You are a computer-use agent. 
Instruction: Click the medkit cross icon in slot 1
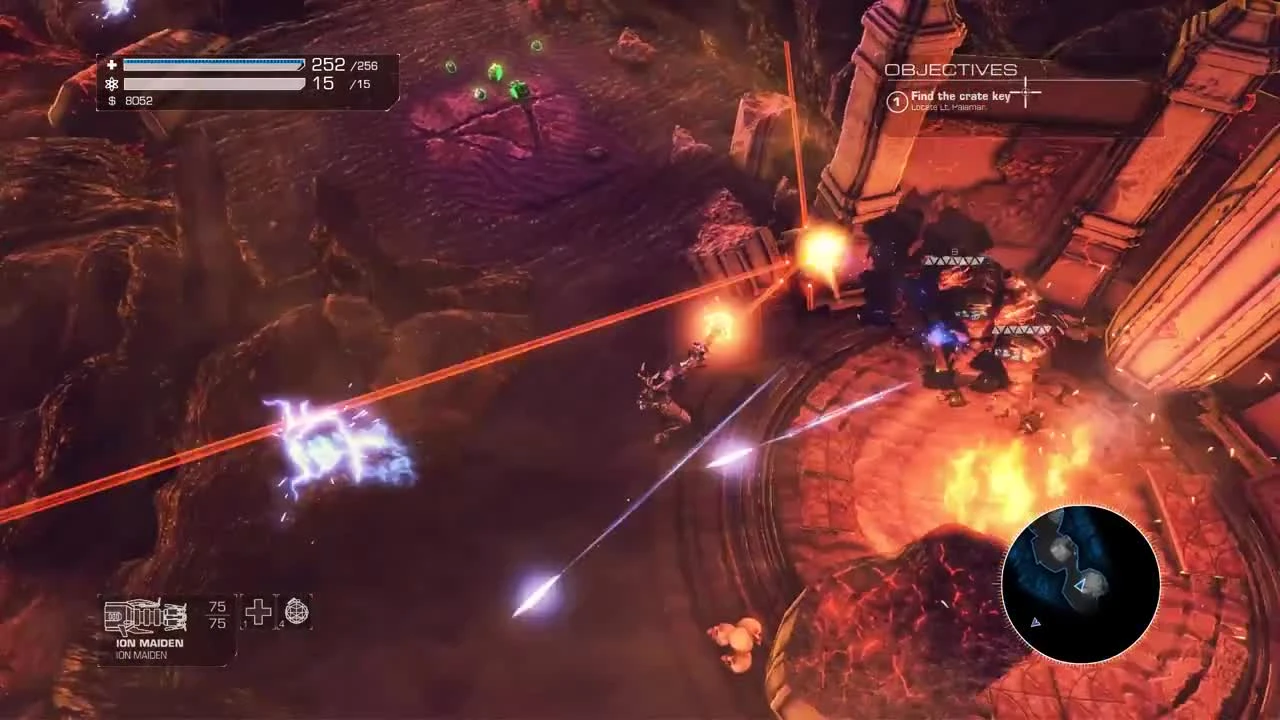point(258,612)
